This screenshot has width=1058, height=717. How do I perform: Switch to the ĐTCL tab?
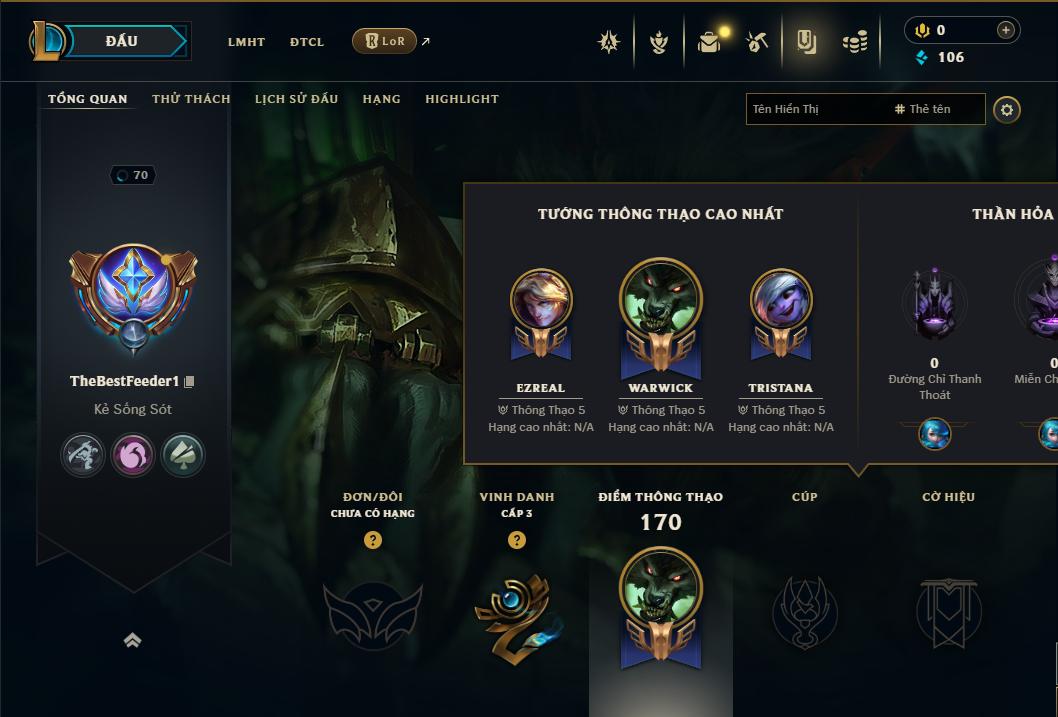click(x=307, y=42)
